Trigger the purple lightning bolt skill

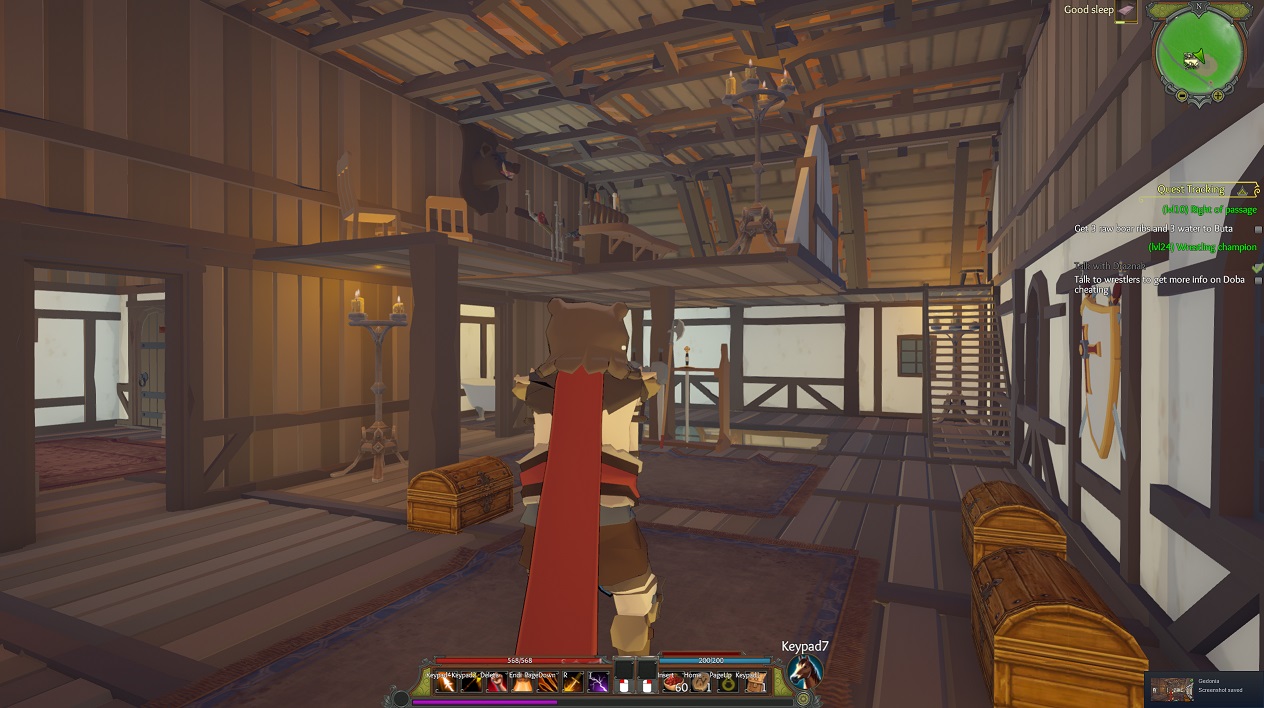tap(598, 684)
